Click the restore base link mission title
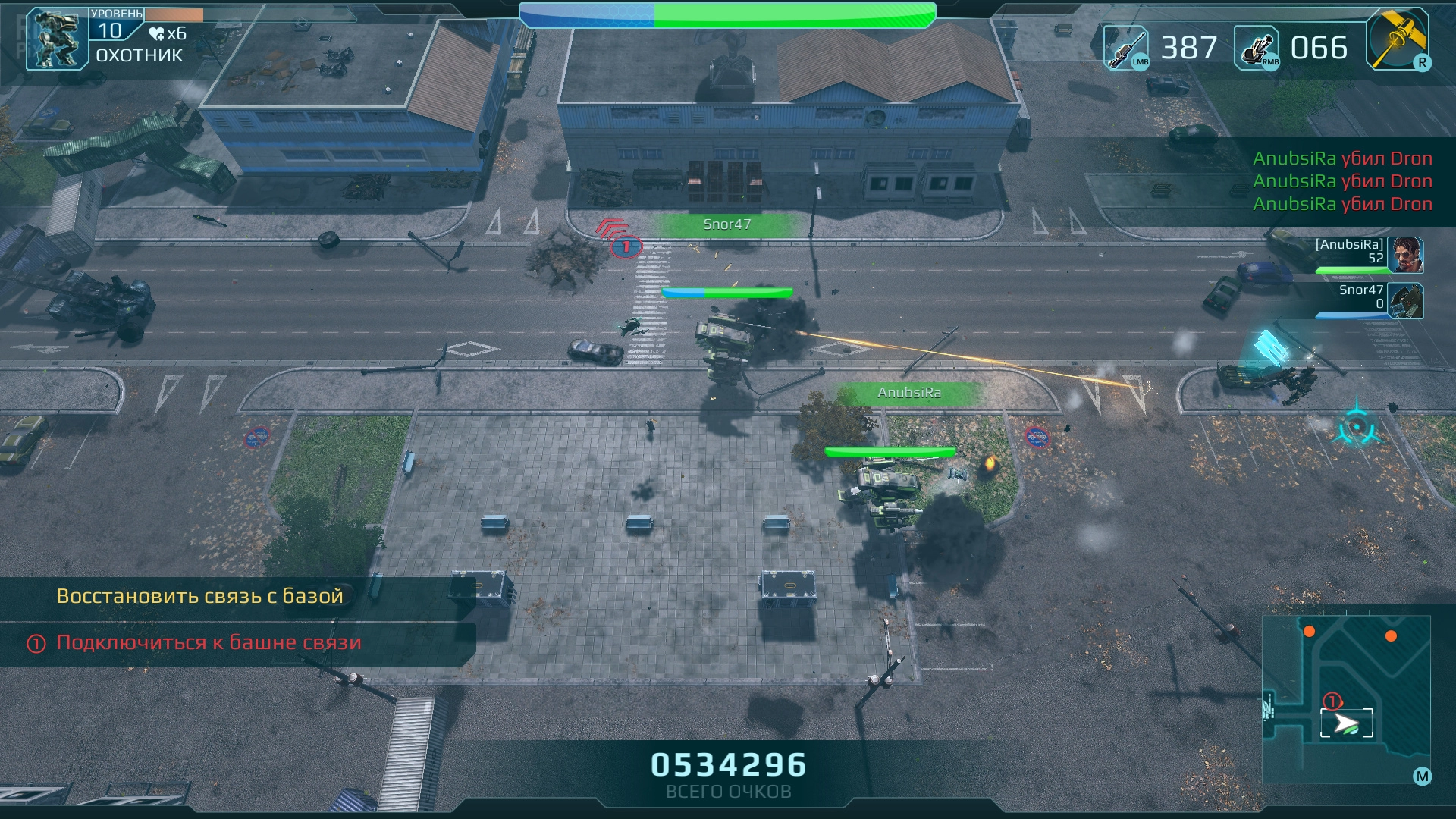Viewport: 1456px width, 819px height. [199, 597]
